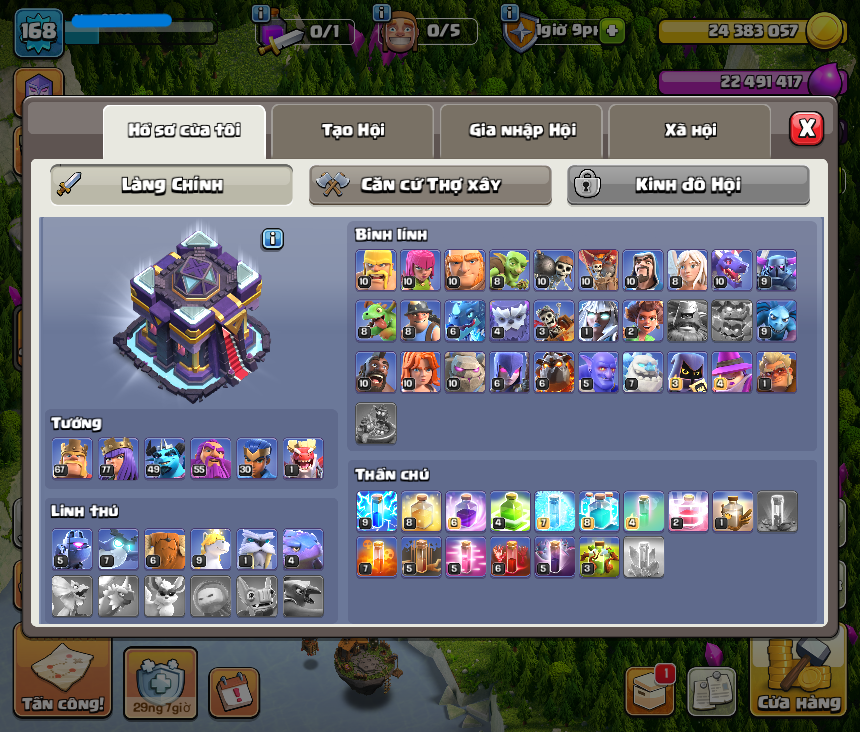This screenshot has height=732, width=860.
Task: Open the Cửa hàng shop
Action: point(799,677)
